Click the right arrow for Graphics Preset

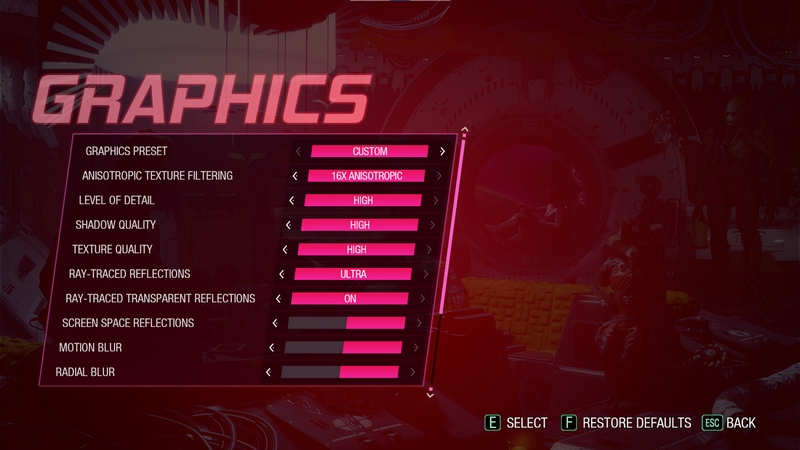[x=442, y=152]
